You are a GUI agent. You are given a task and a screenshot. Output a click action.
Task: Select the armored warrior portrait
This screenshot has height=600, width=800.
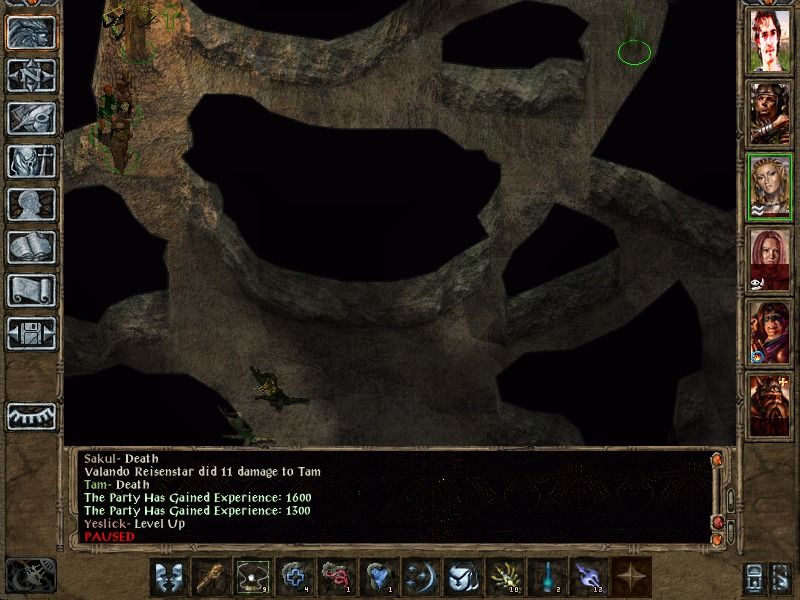(769, 113)
